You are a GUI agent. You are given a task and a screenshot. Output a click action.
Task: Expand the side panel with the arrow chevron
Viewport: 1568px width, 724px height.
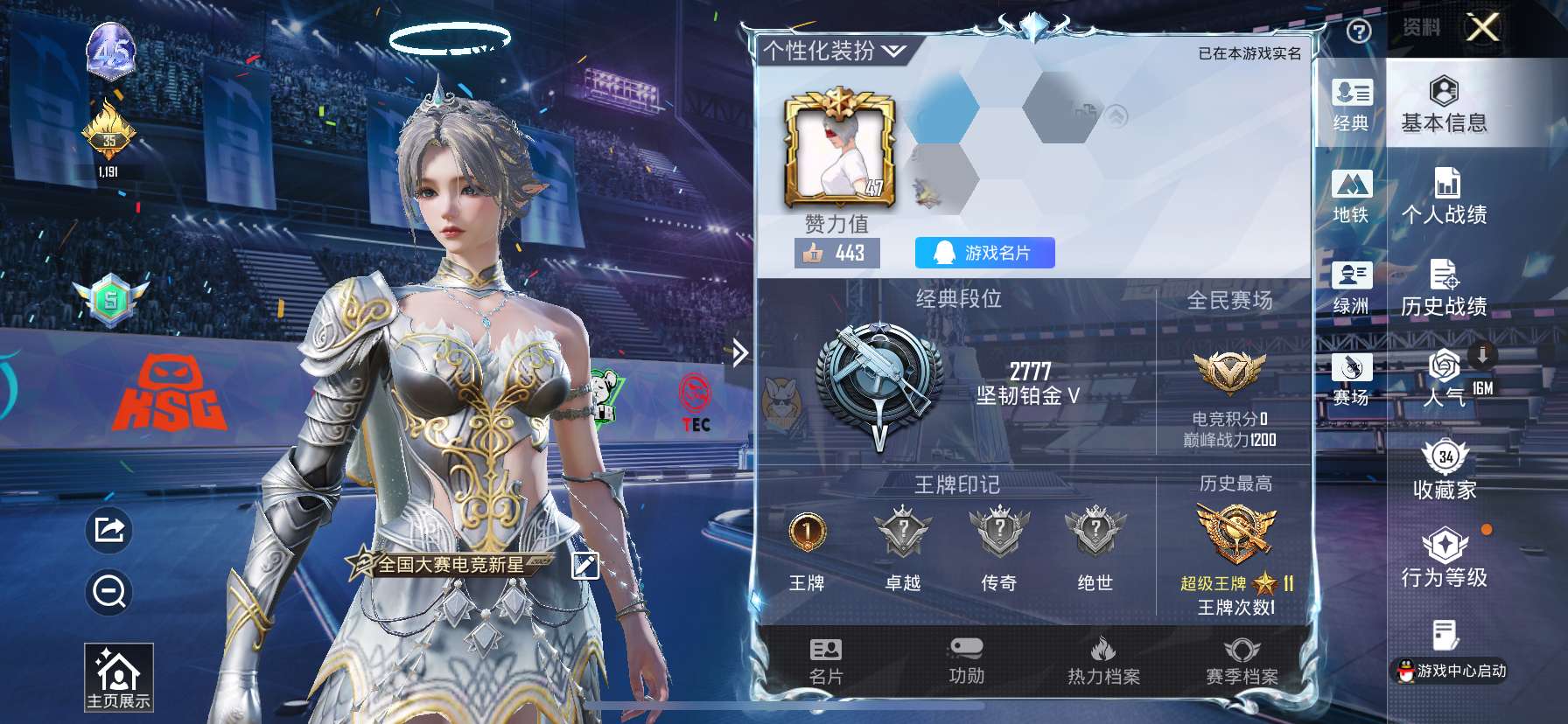tap(739, 352)
